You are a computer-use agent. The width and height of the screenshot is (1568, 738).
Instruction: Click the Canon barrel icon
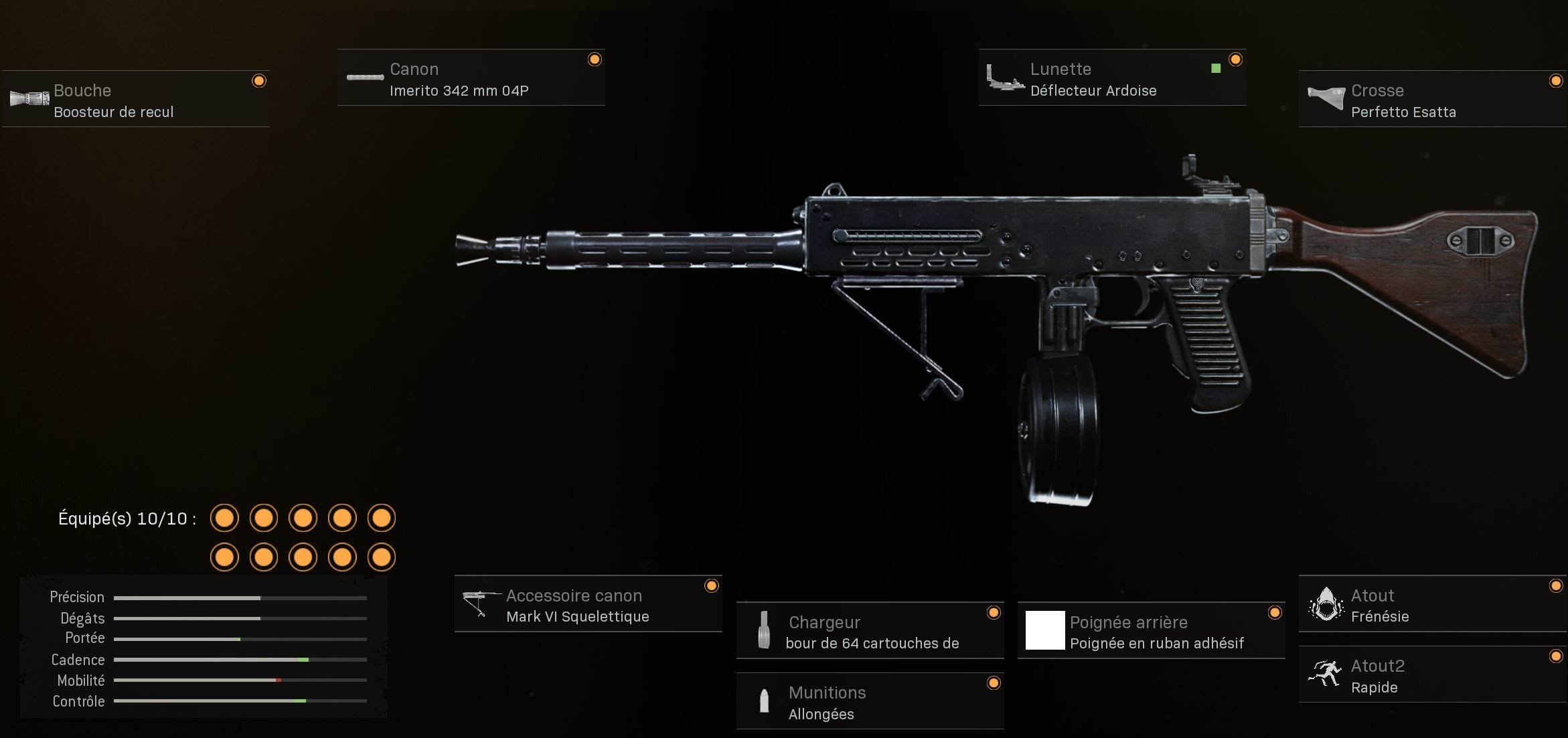pyautogui.click(x=365, y=77)
